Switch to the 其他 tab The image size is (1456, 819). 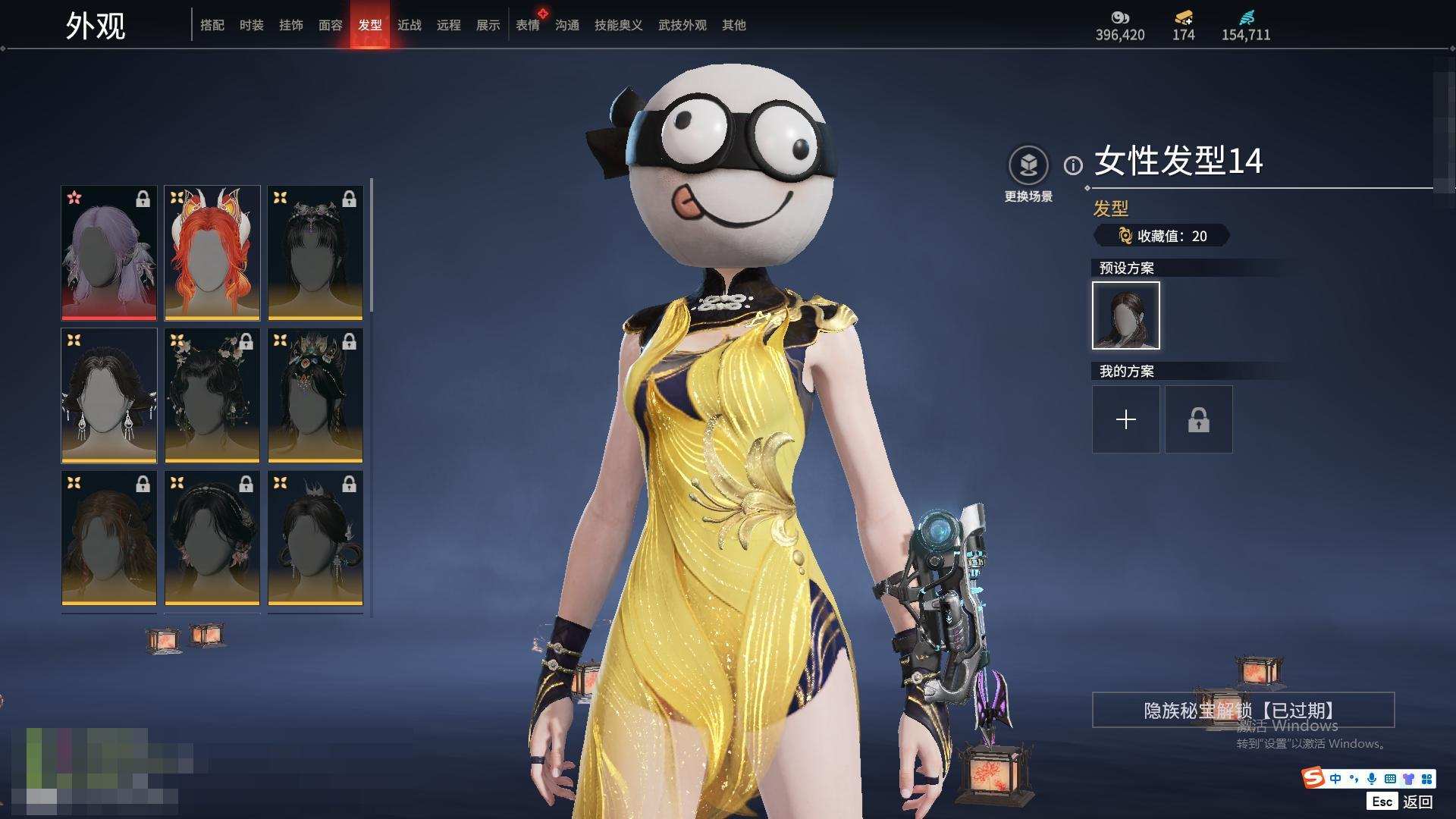click(733, 25)
